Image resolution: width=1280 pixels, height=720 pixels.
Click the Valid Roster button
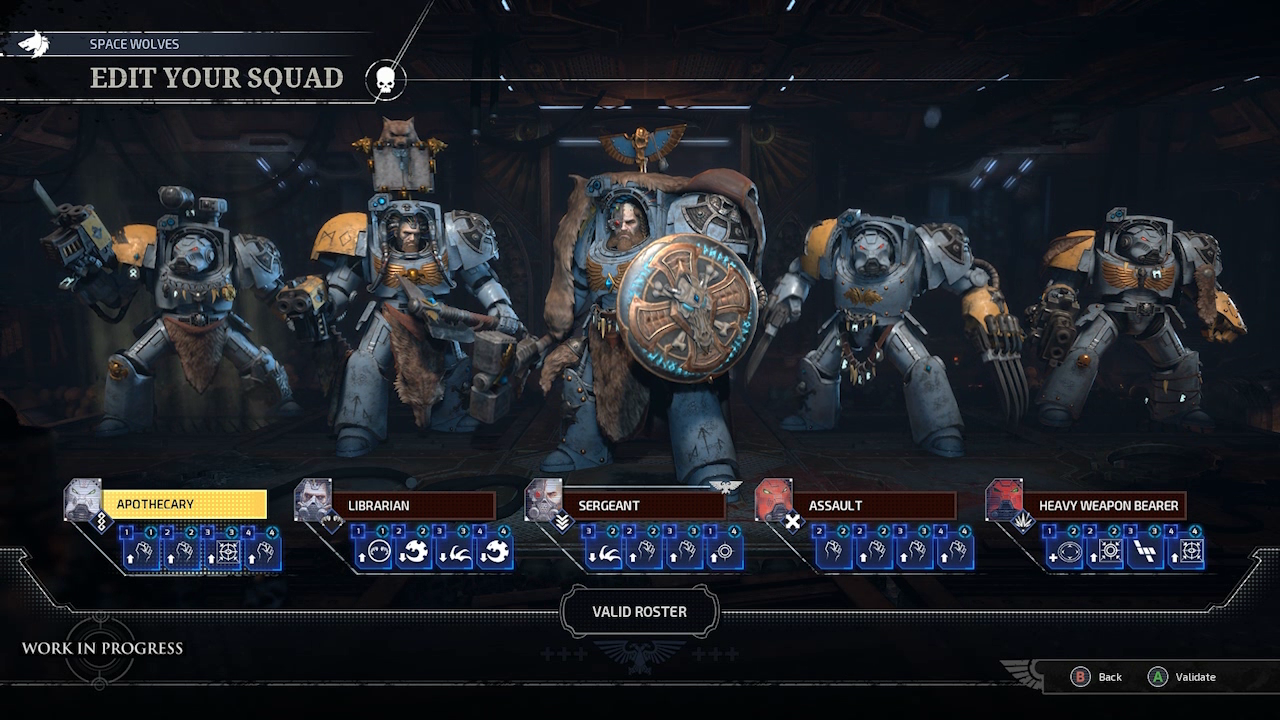click(639, 612)
